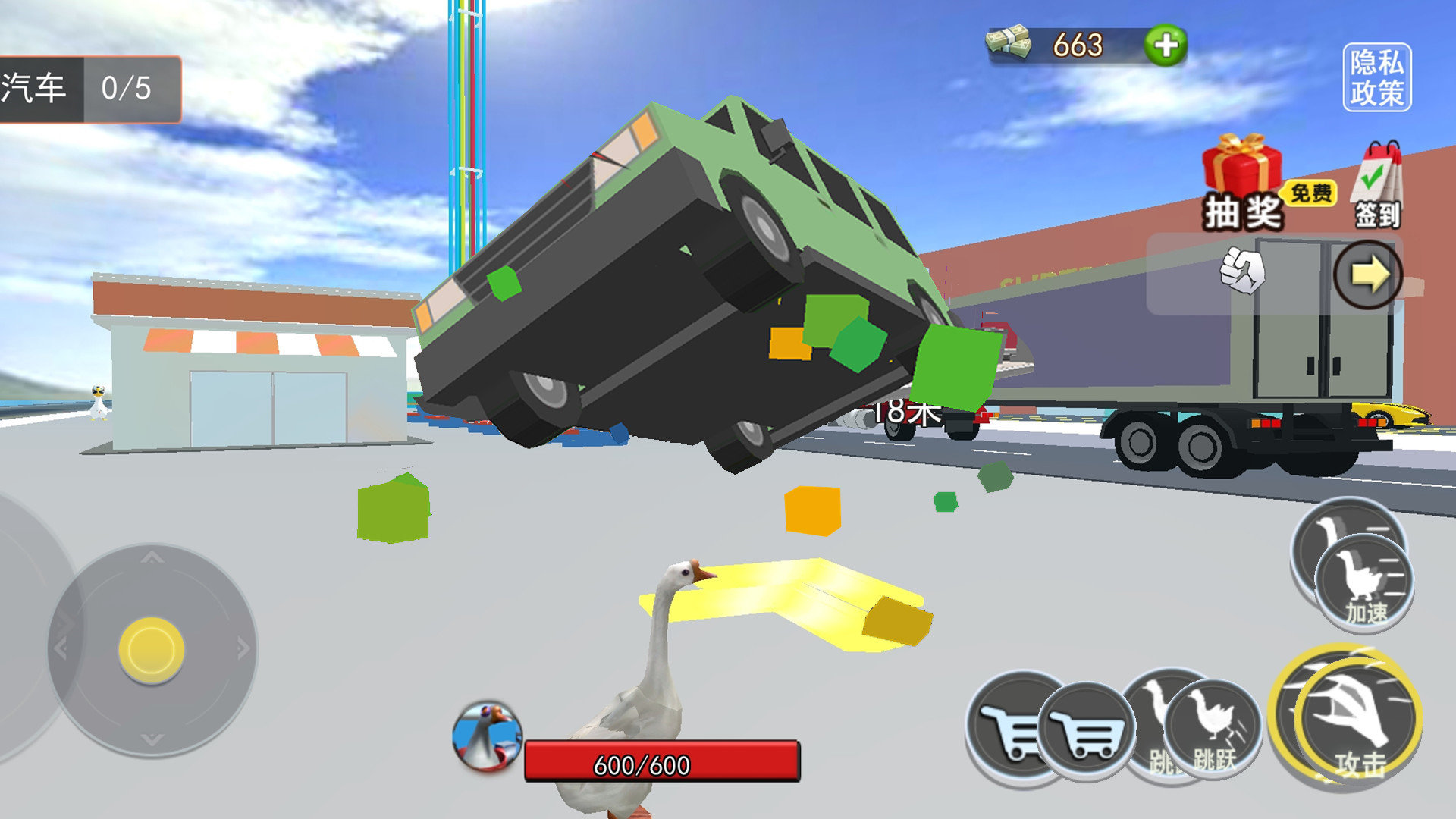
Task: Open the privacy policy (隐私政策)
Action: 1376,77
